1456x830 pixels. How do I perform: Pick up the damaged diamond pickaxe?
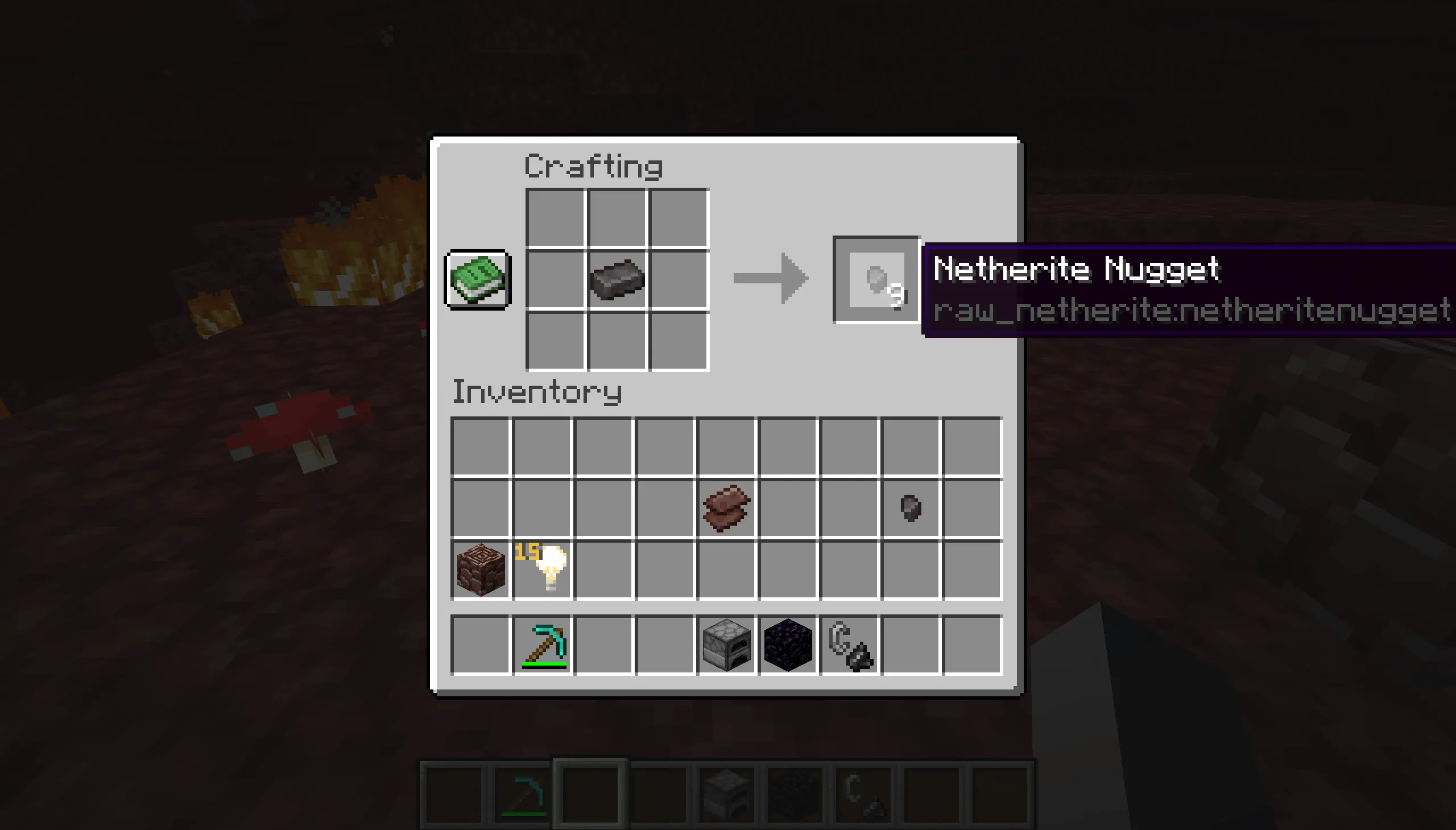[543, 643]
